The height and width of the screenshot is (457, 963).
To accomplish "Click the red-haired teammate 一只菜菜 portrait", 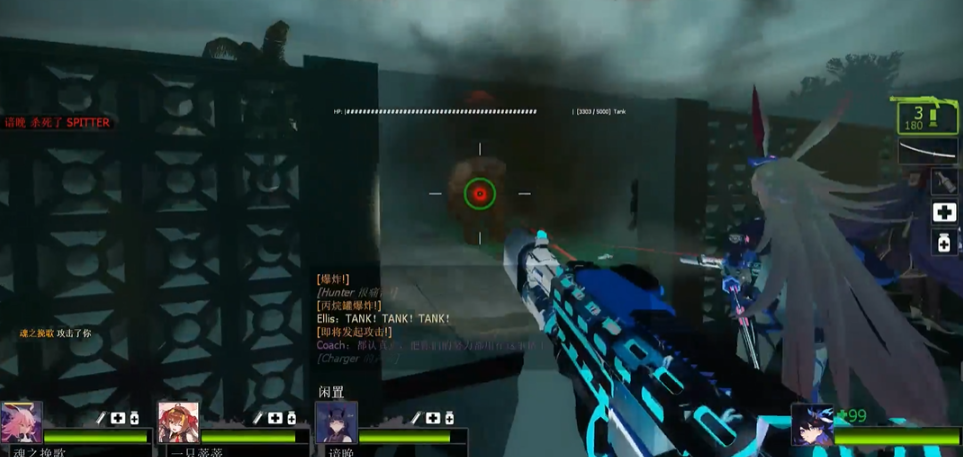I will point(178,422).
